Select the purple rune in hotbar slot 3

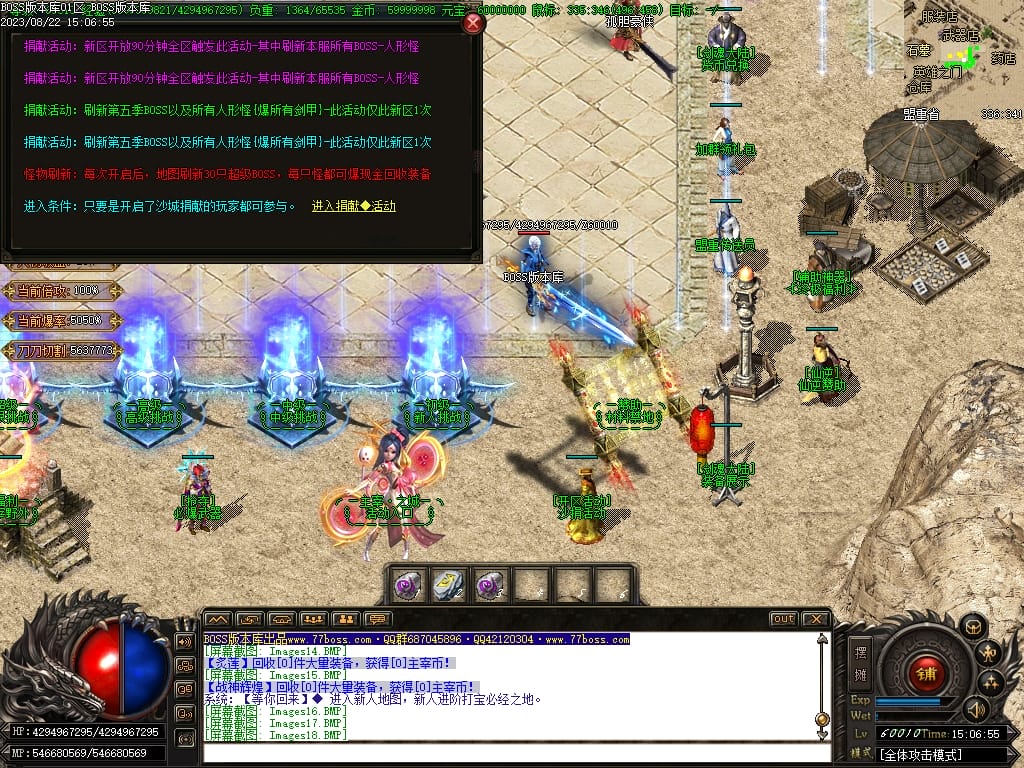(489, 586)
